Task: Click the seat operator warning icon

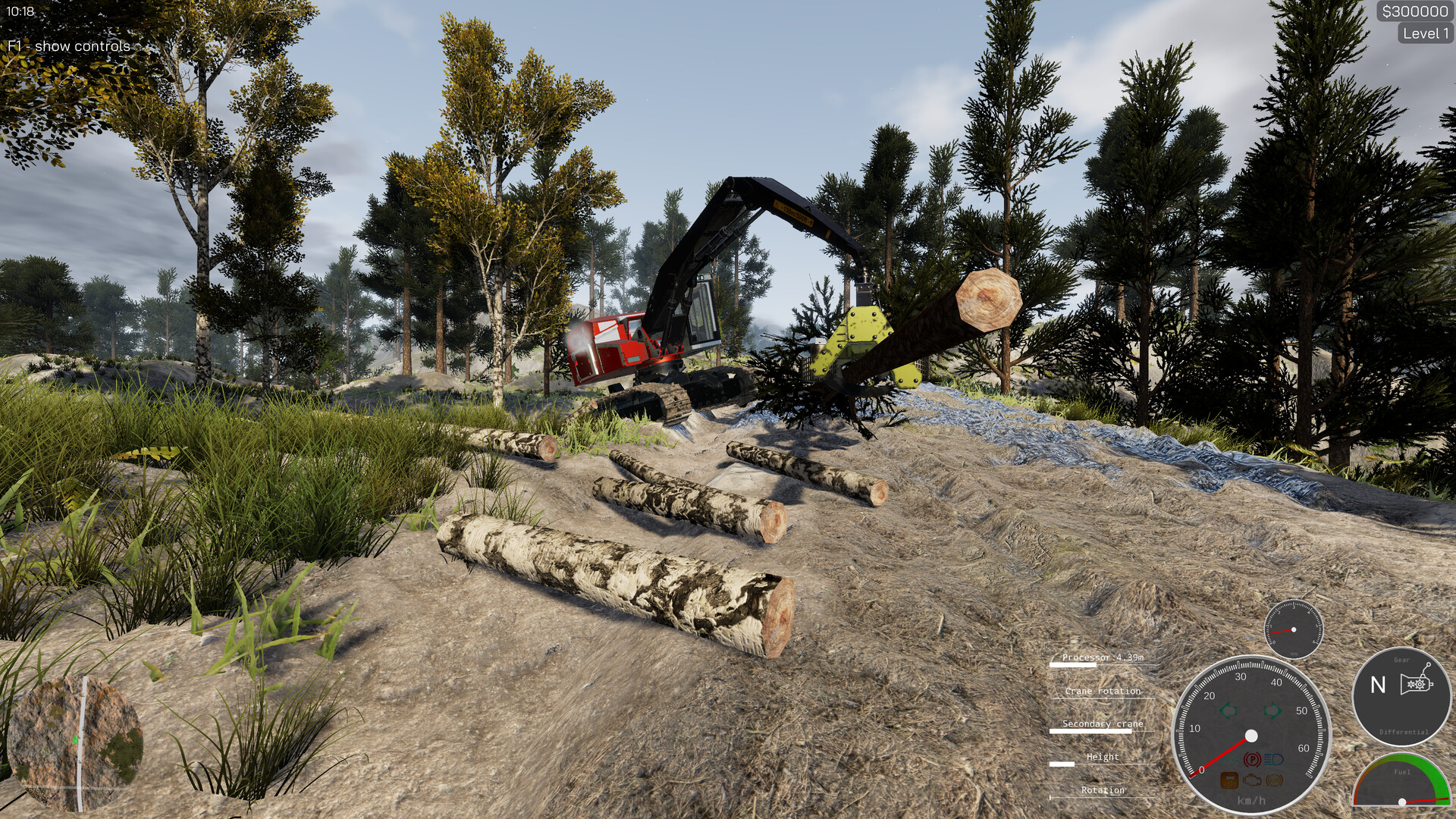Action: [1229, 780]
